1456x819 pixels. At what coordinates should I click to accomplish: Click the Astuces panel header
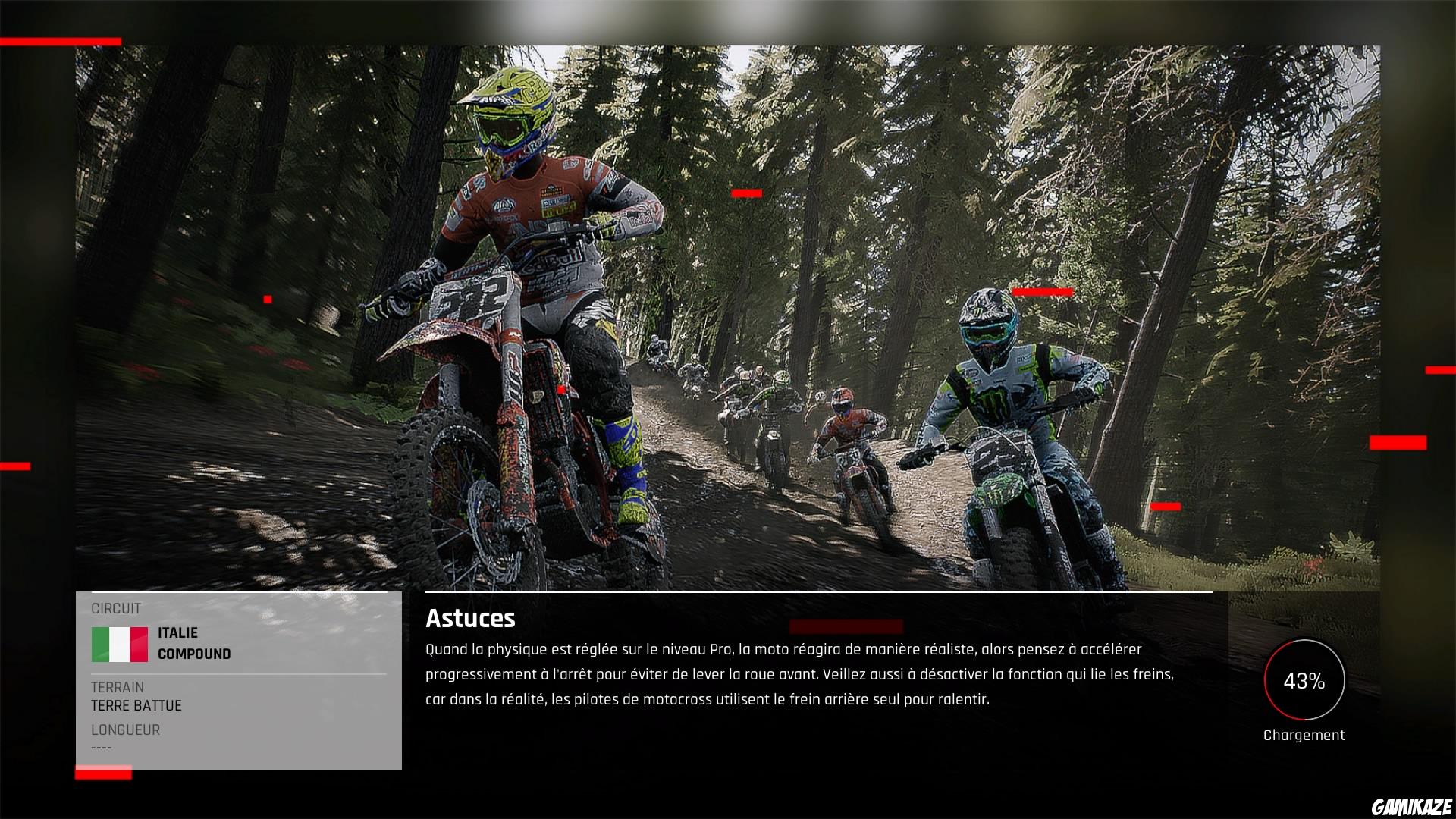pos(470,619)
